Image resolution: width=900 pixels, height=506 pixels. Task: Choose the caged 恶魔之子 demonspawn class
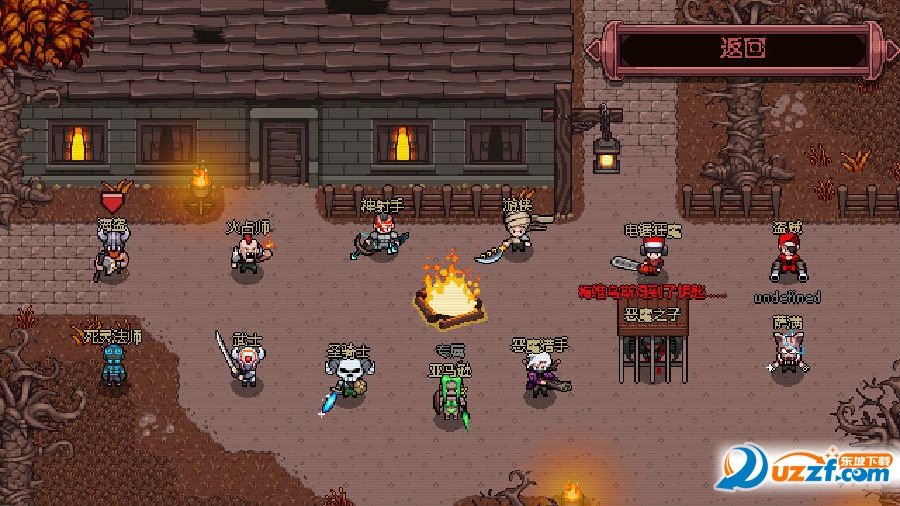(651, 350)
